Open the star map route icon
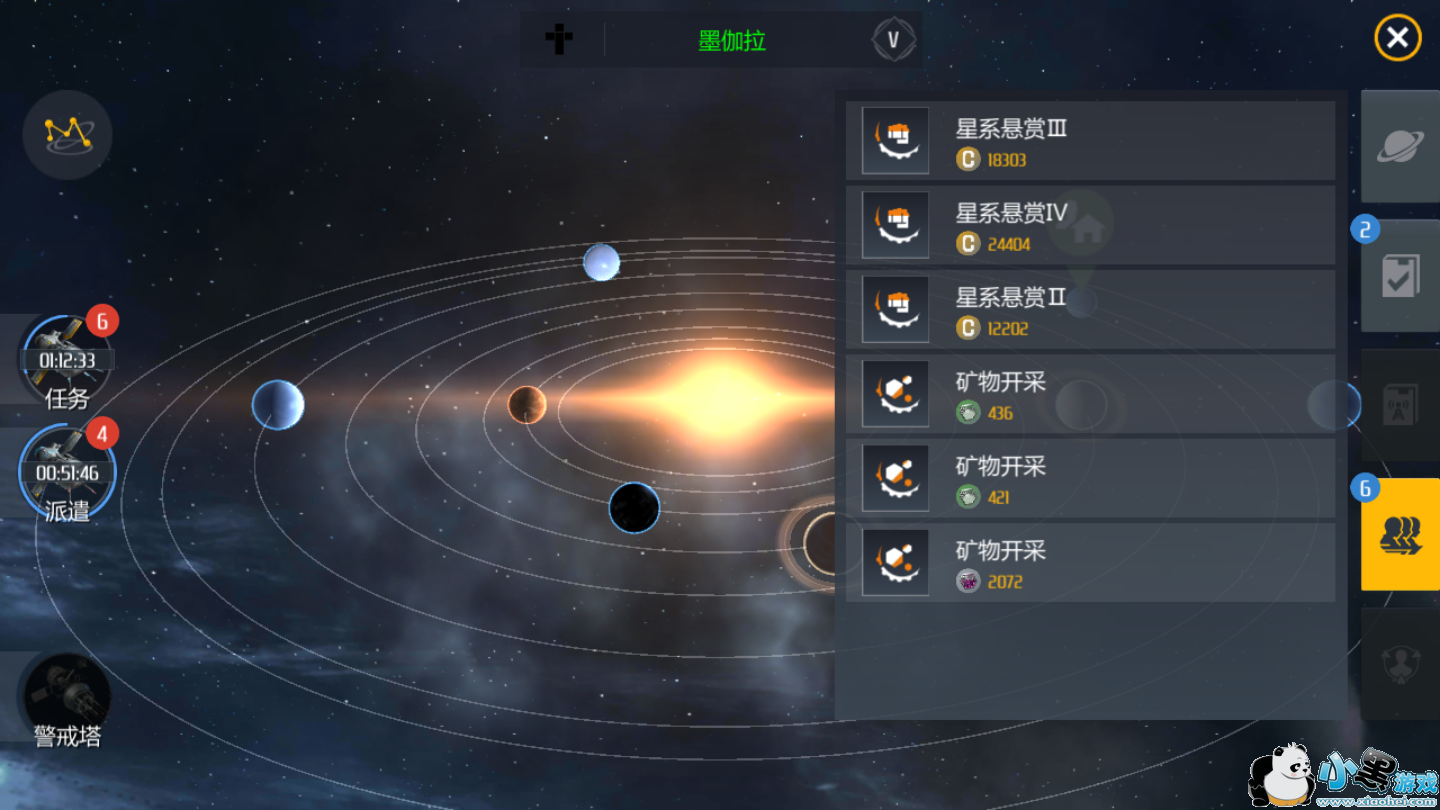The image size is (1440, 810). click(x=67, y=135)
